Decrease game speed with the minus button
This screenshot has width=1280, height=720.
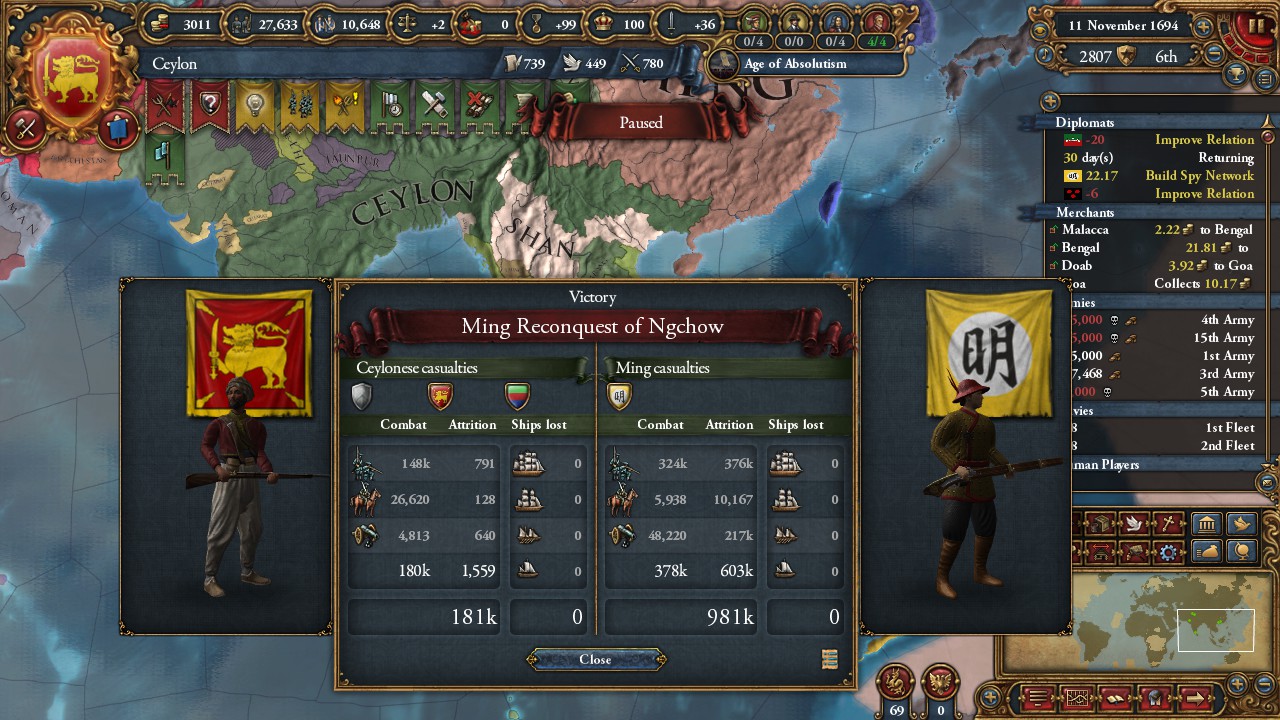1214,52
